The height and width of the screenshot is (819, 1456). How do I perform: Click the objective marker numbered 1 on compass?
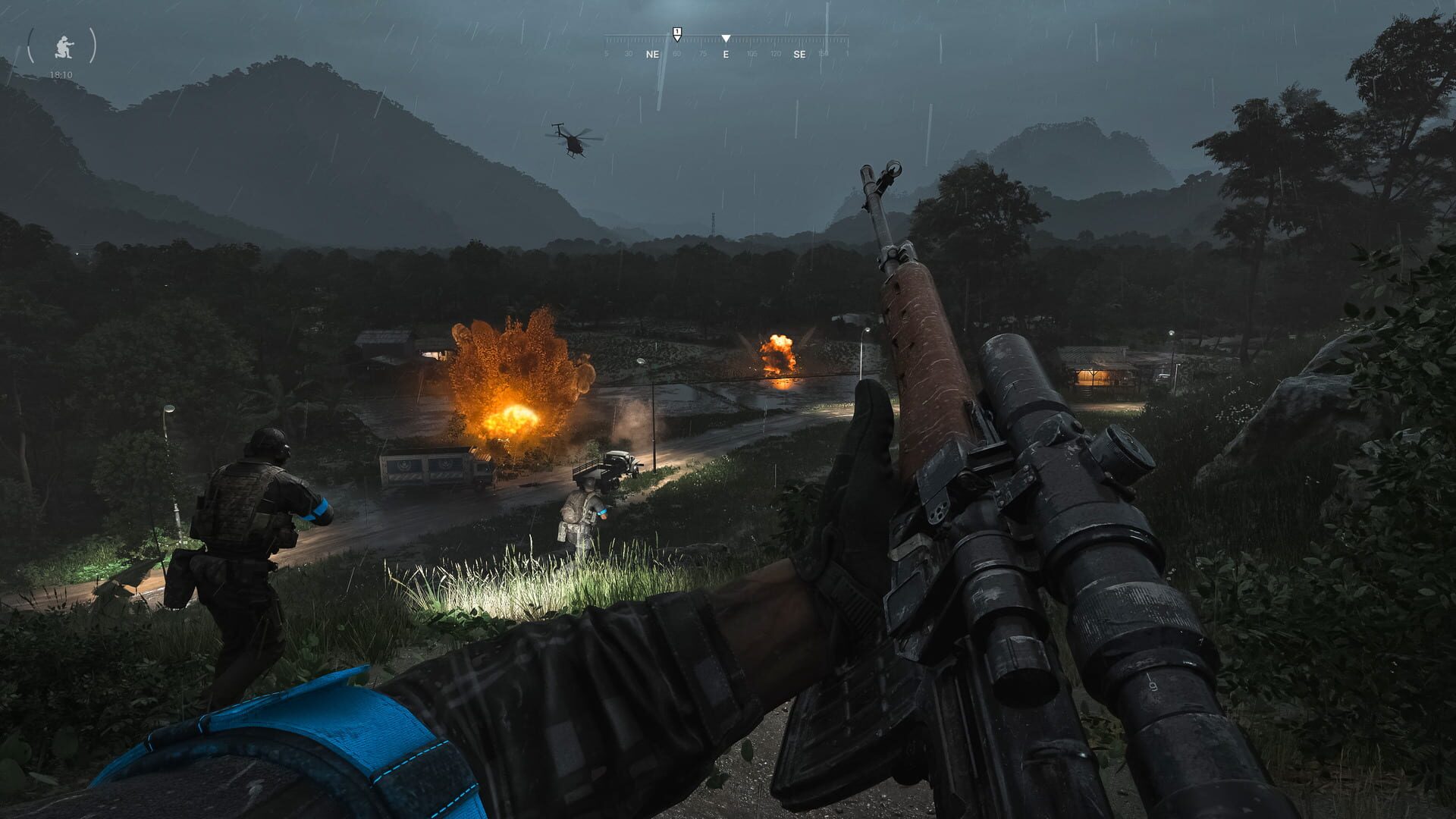coord(676,32)
